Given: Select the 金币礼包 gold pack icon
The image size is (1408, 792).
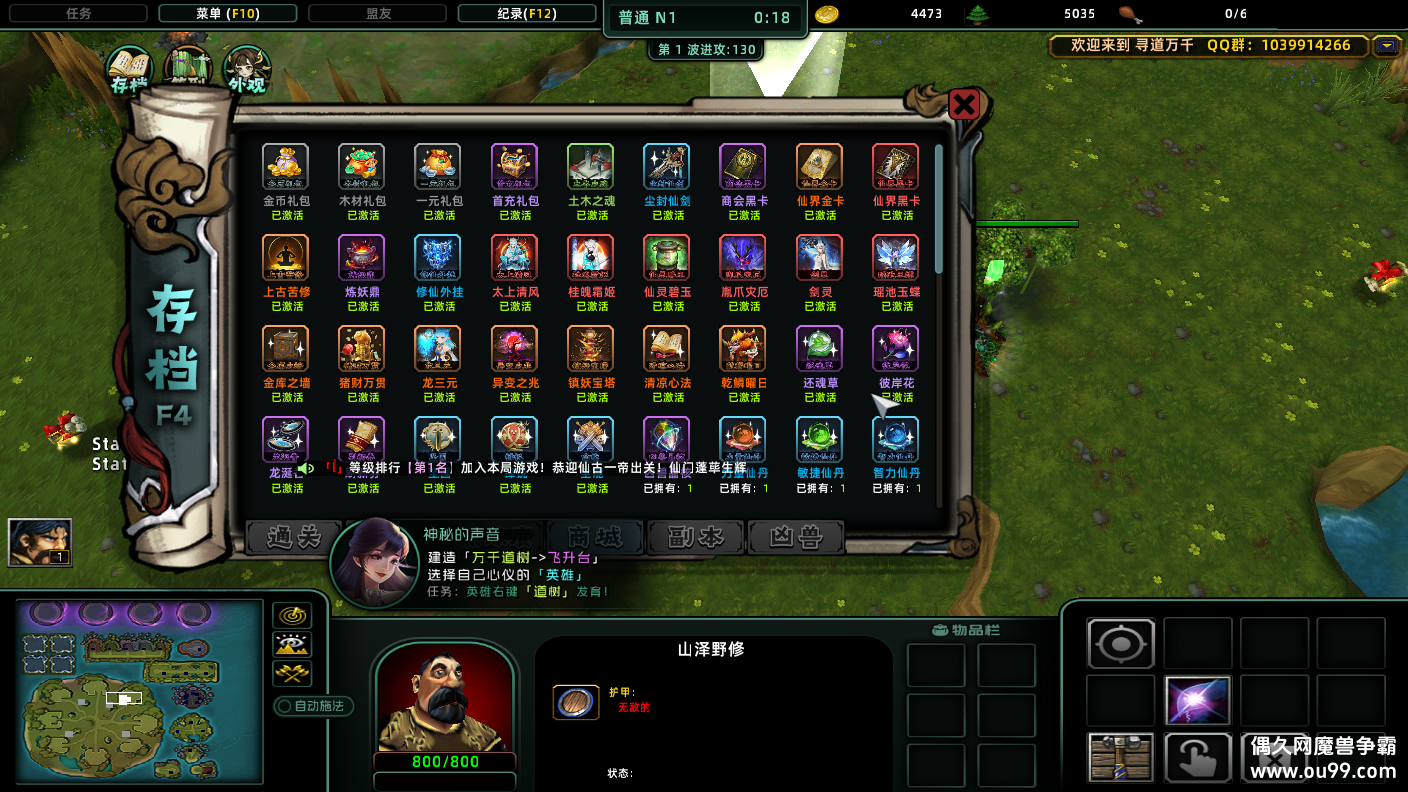Looking at the screenshot, I should pyautogui.click(x=285, y=166).
